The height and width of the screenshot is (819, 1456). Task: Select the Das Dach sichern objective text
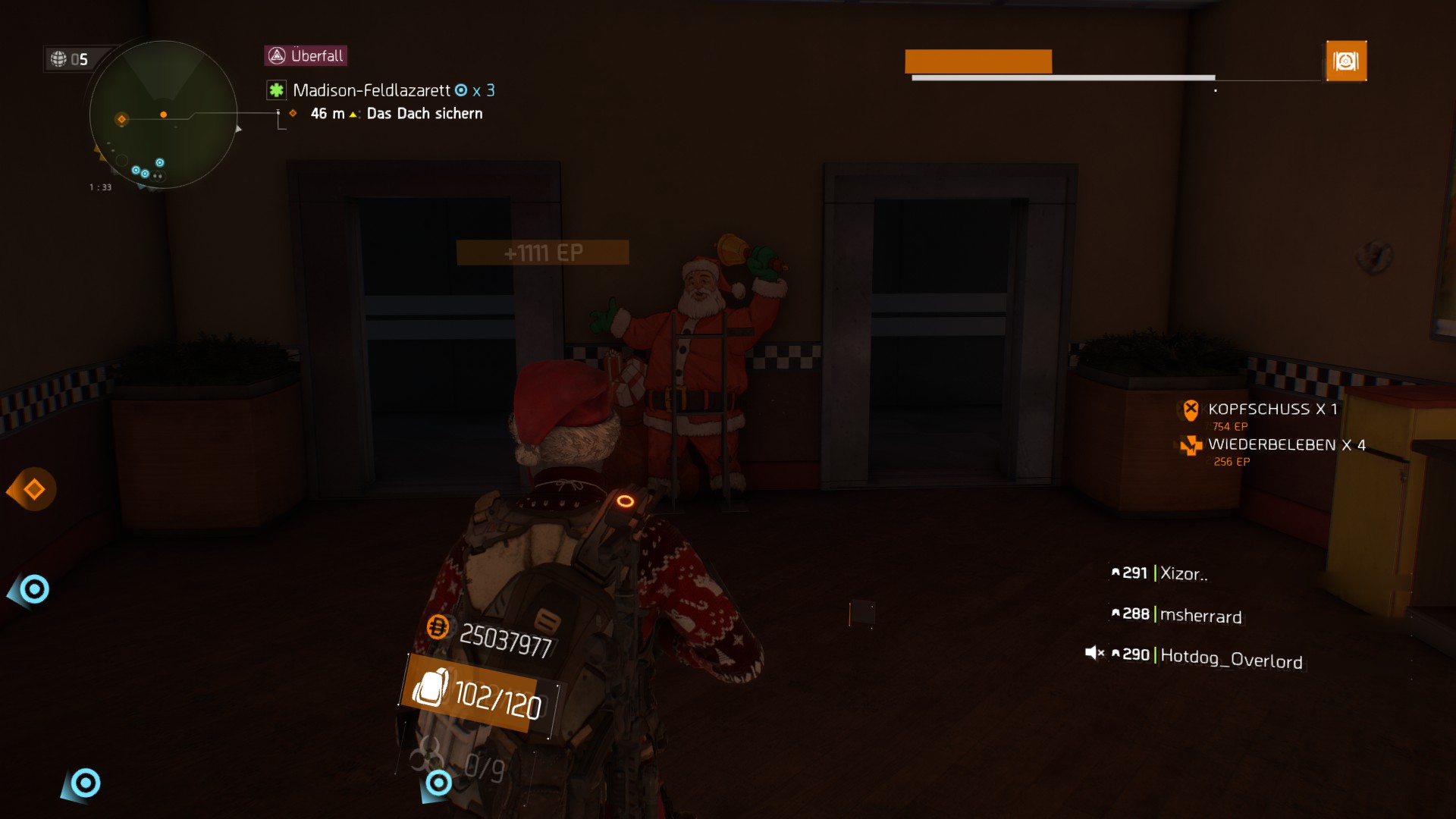425,113
